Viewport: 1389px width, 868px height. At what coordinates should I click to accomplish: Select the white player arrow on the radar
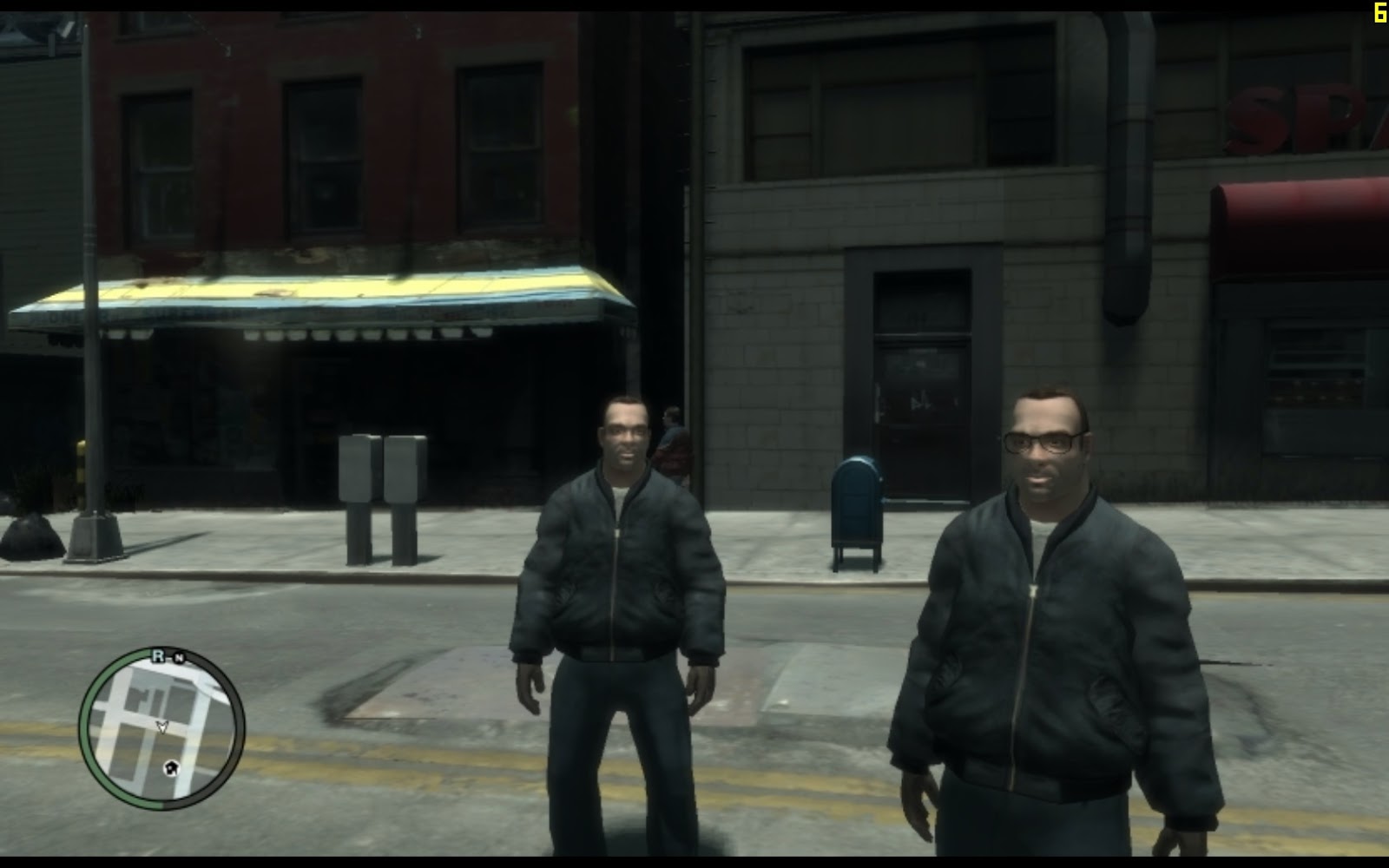tap(162, 727)
